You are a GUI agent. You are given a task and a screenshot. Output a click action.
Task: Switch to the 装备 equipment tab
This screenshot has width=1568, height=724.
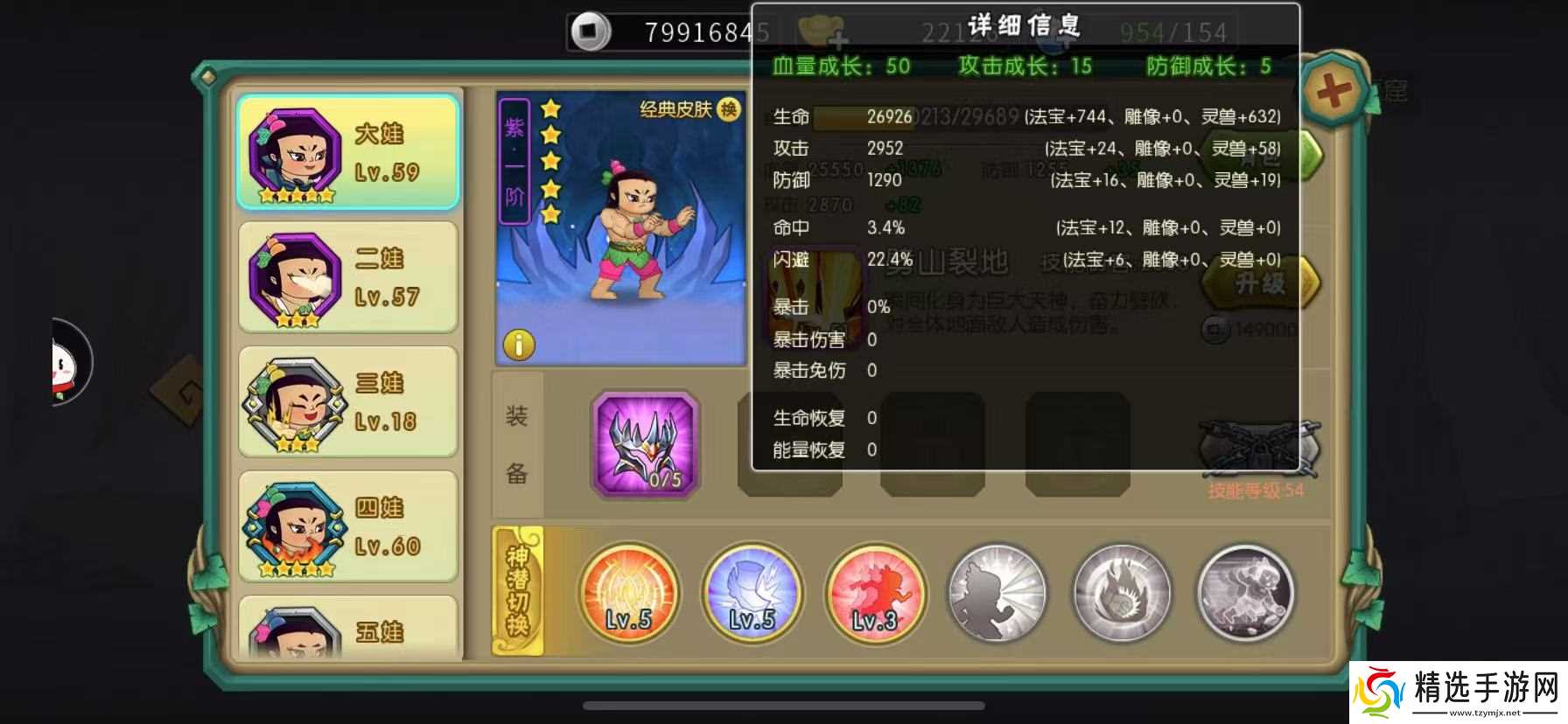[516, 444]
